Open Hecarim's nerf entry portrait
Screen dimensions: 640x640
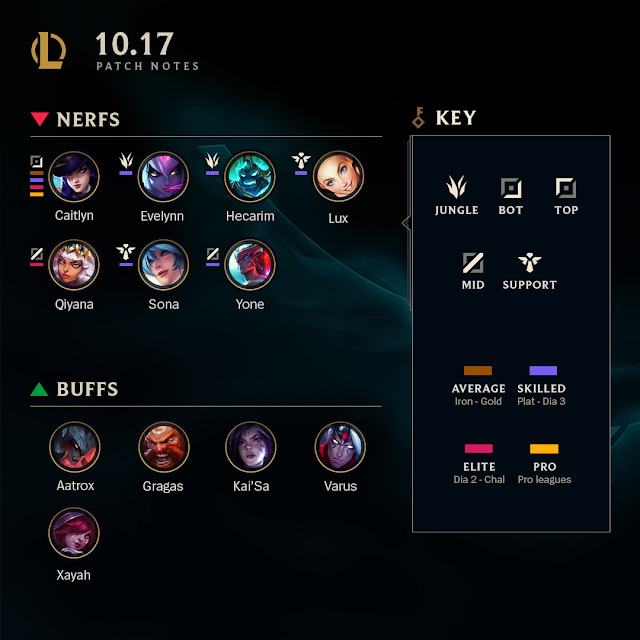(250, 177)
